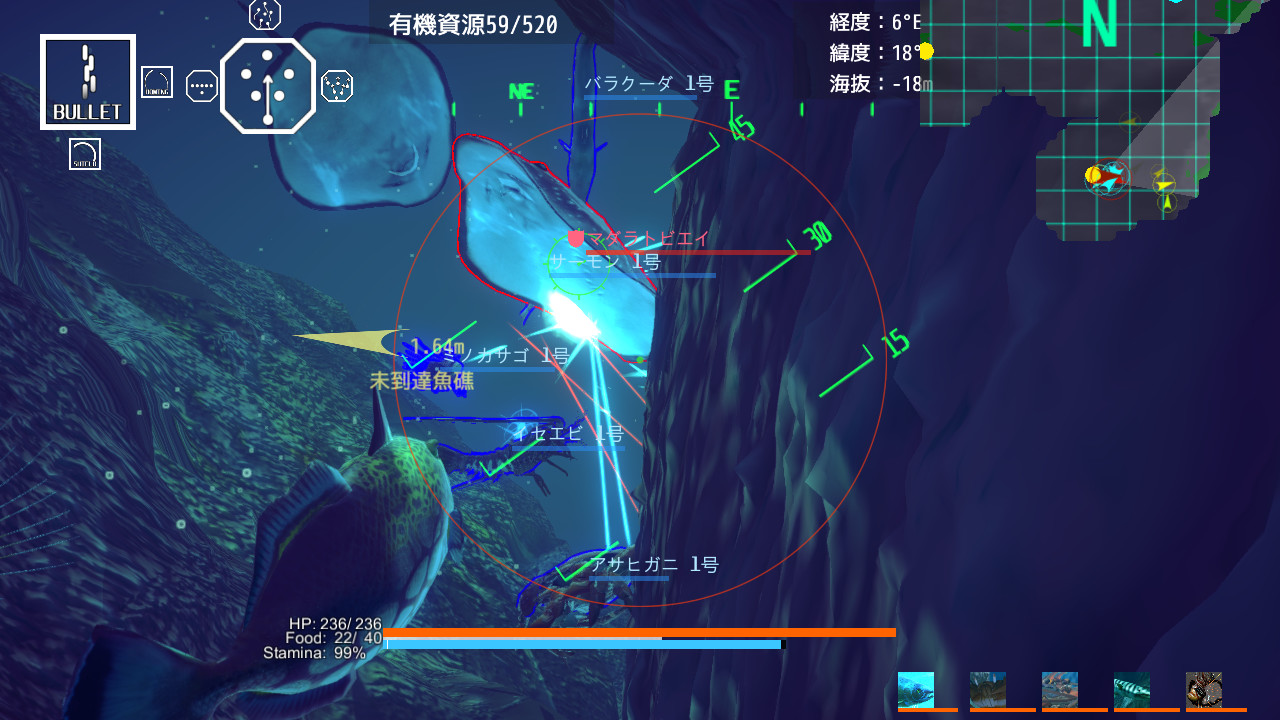1280x720 pixels.
Task: Select the バラクーダ 1号 nameplate
Action: (x=650, y=84)
